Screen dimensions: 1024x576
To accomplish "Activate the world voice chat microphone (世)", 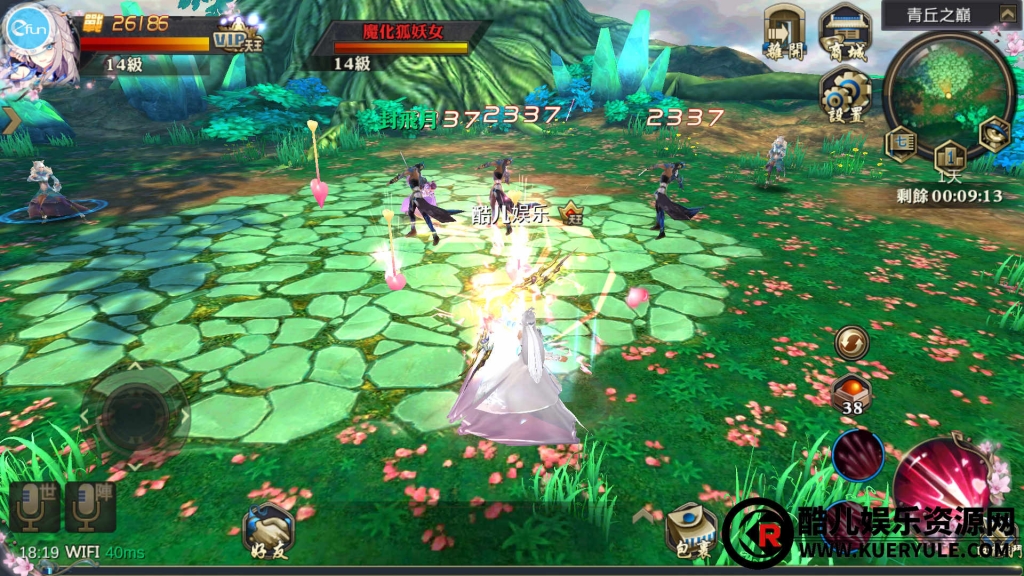I will click(35, 507).
